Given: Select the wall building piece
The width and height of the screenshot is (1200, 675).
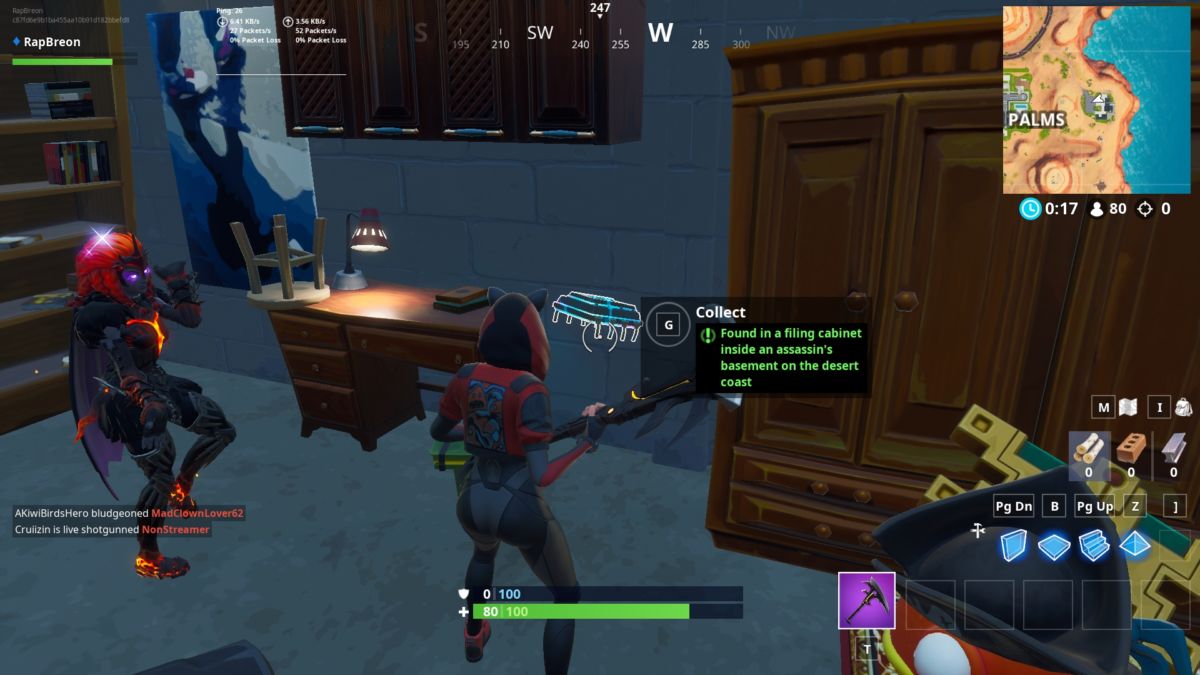Looking at the screenshot, I should pos(1013,546).
